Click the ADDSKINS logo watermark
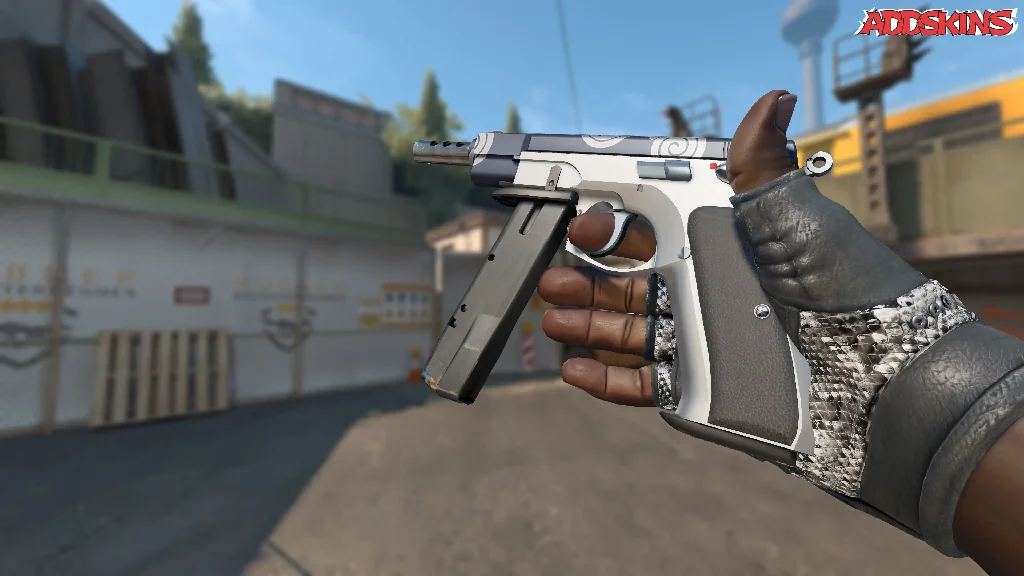The height and width of the screenshot is (576, 1024). point(937,23)
